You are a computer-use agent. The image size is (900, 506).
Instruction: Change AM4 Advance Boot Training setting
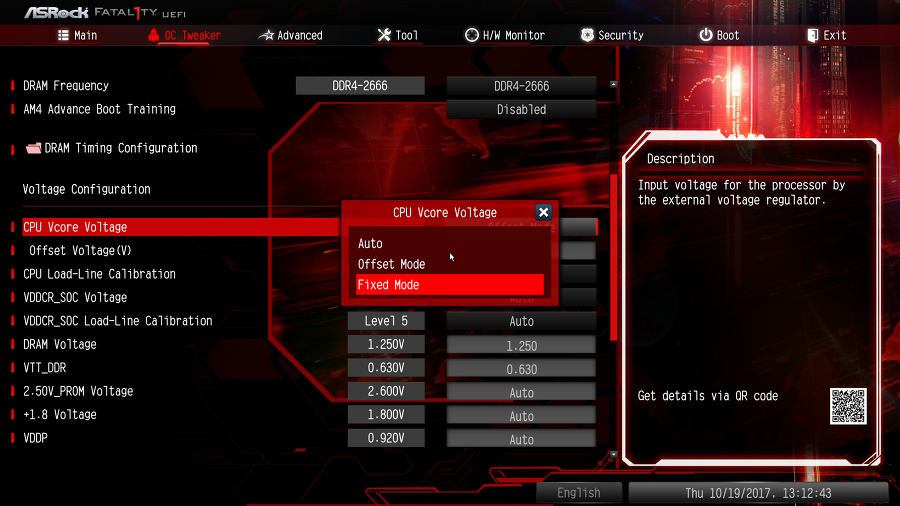pyautogui.click(x=521, y=109)
